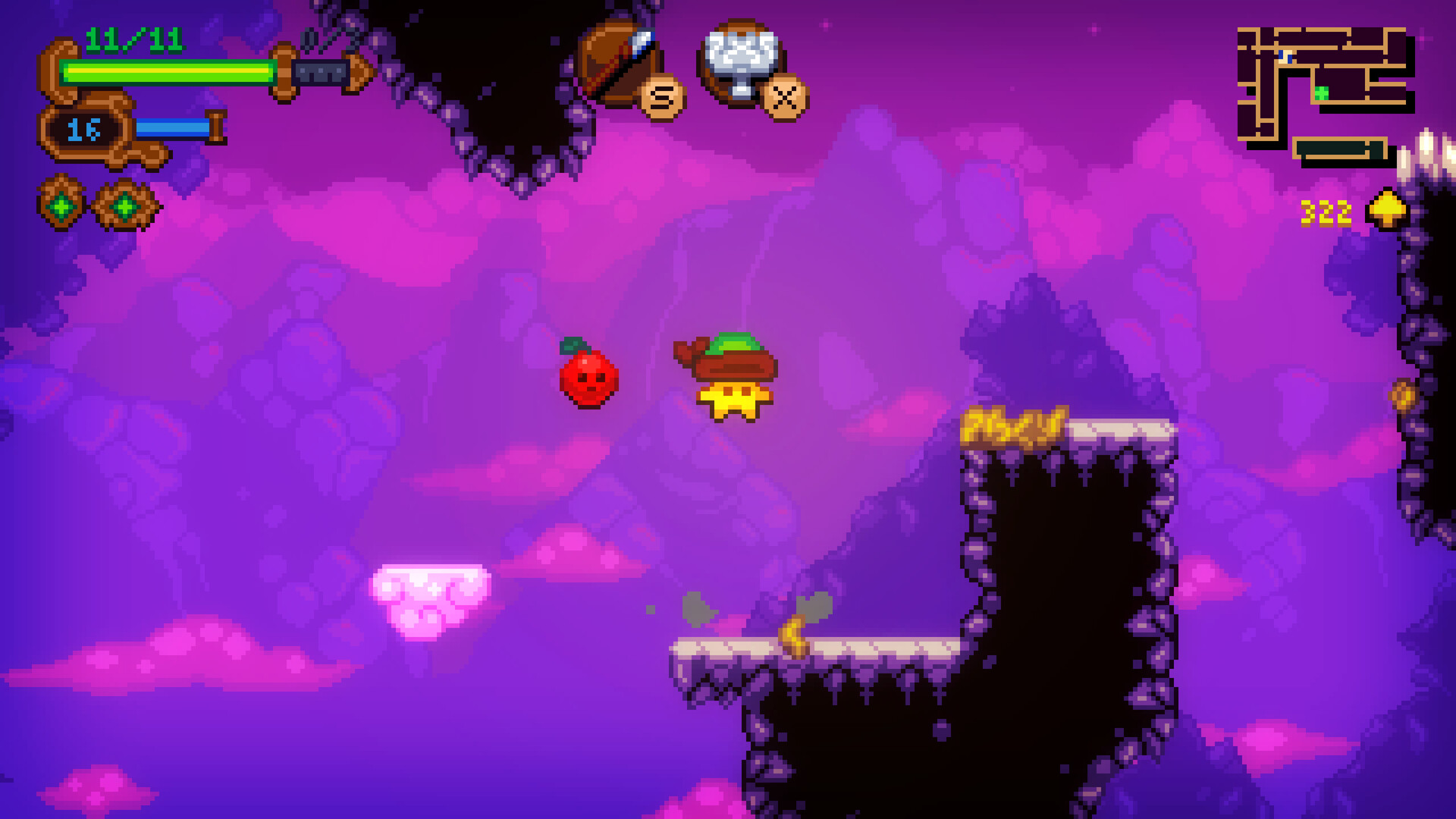
Task: Toggle the X button on the skull ability
Action: [x=783, y=96]
